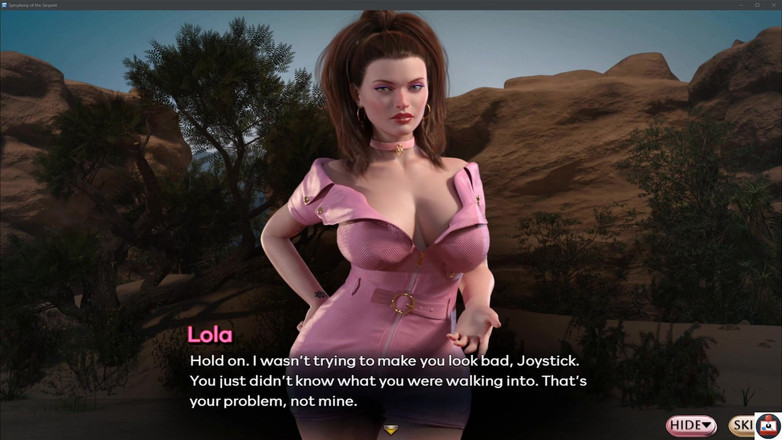Minimize the game window
Screen dimensions: 782x440
coord(741,4)
